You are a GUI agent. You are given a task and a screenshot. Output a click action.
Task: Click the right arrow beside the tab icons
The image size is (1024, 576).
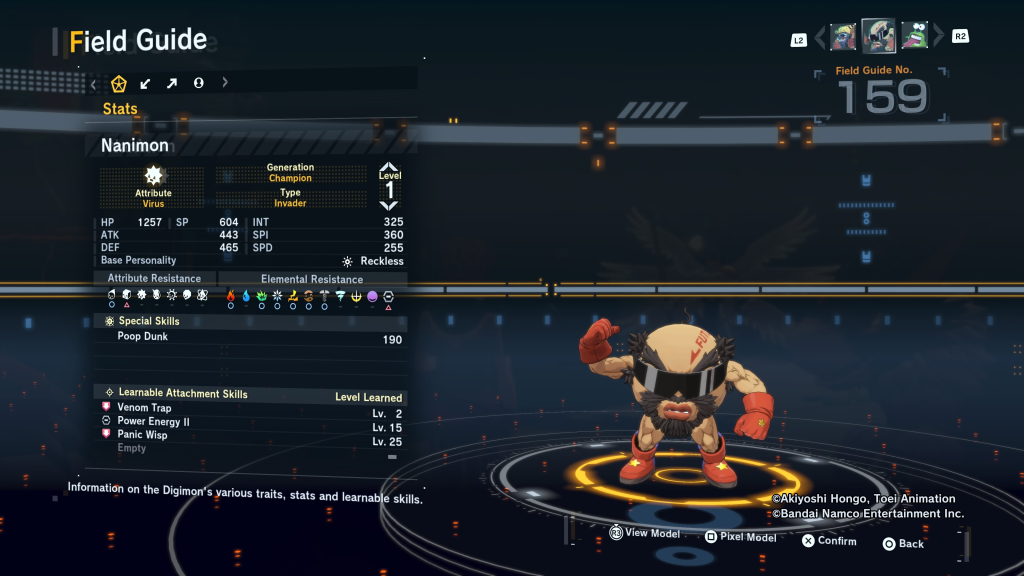(x=225, y=83)
